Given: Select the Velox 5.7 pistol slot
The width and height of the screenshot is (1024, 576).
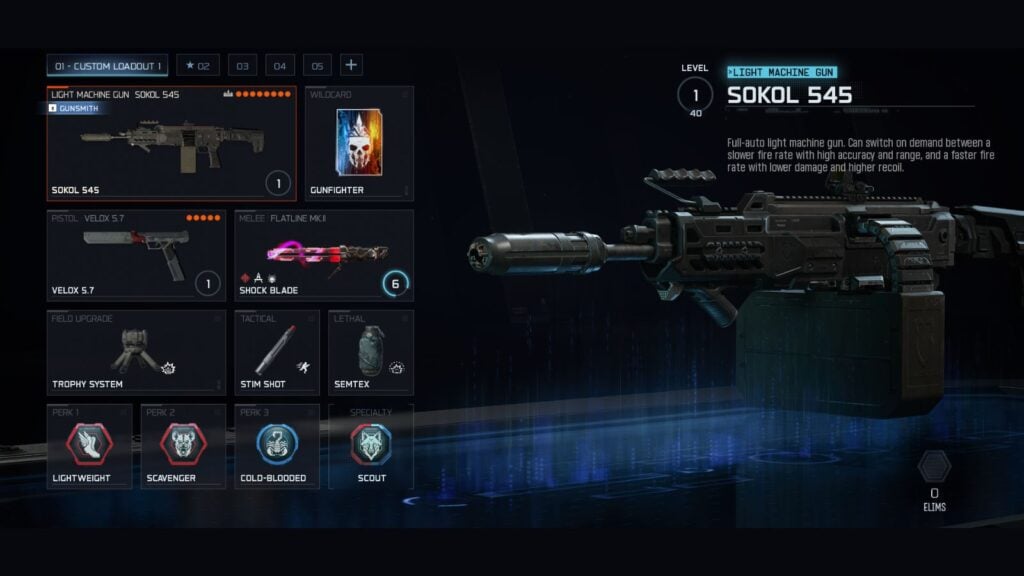Looking at the screenshot, I should [x=136, y=256].
